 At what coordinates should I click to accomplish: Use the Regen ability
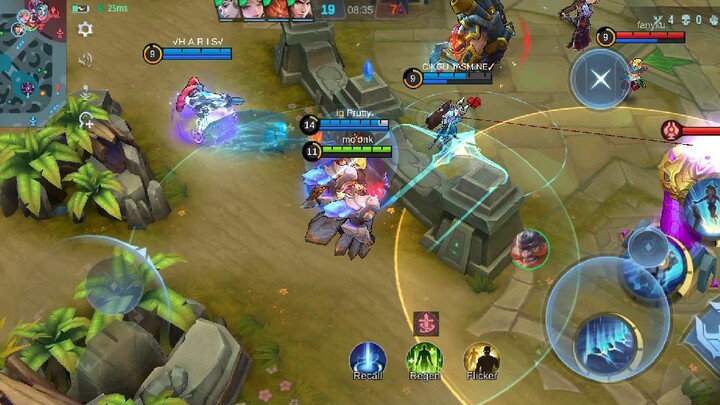point(424,358)
